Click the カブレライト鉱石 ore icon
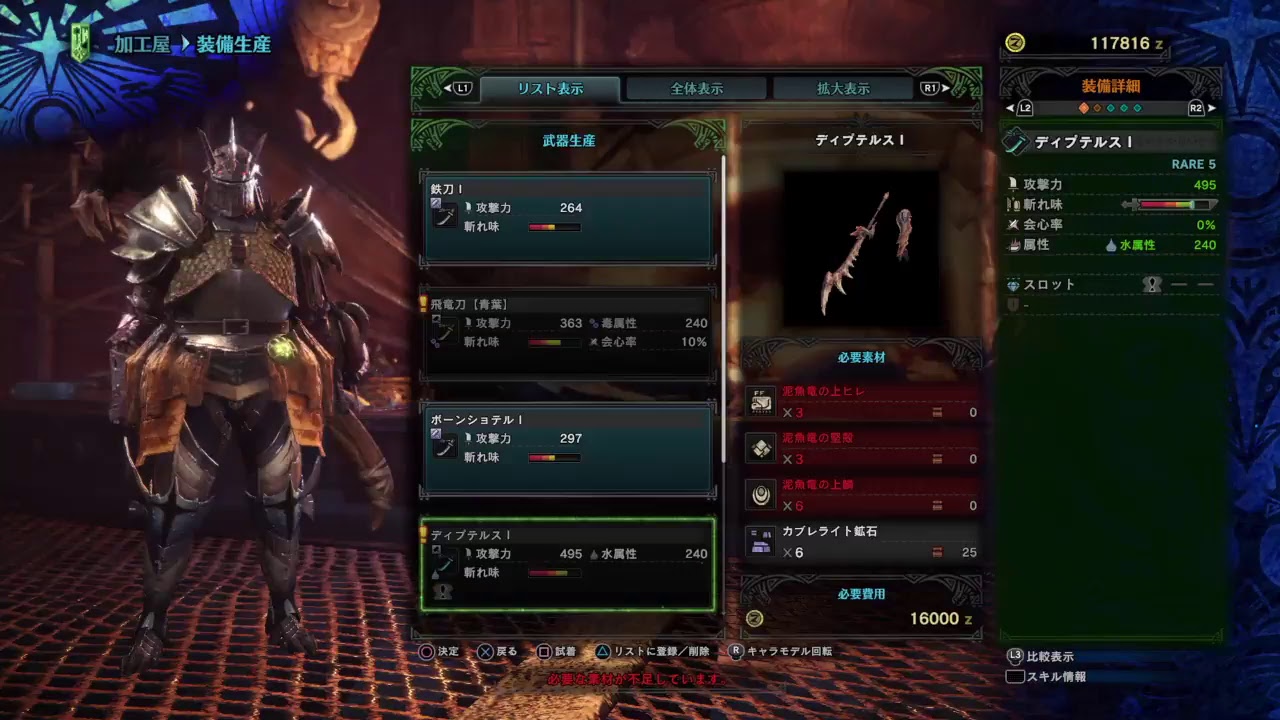The width and height of the screenshot is (1280, 720). (761, 542)
